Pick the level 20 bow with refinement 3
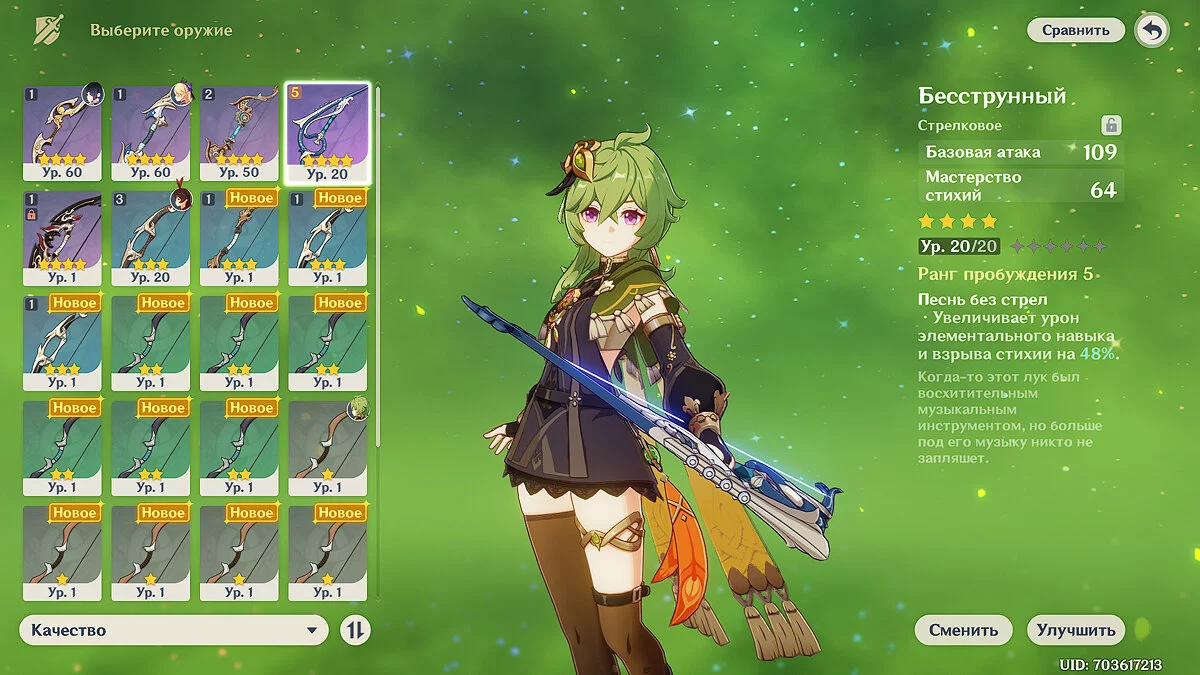Screen dimensions: 1200x675 [x=150, y=238]
